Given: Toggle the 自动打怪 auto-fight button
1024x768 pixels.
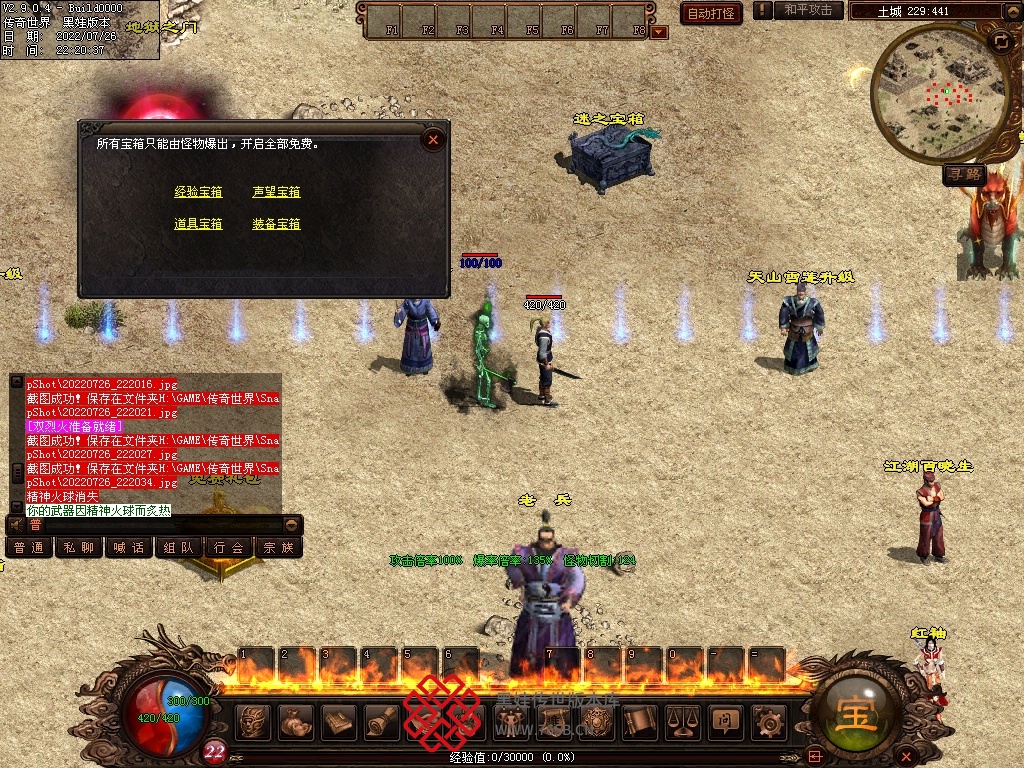Looking at the screenshot, I should [710, 13].
